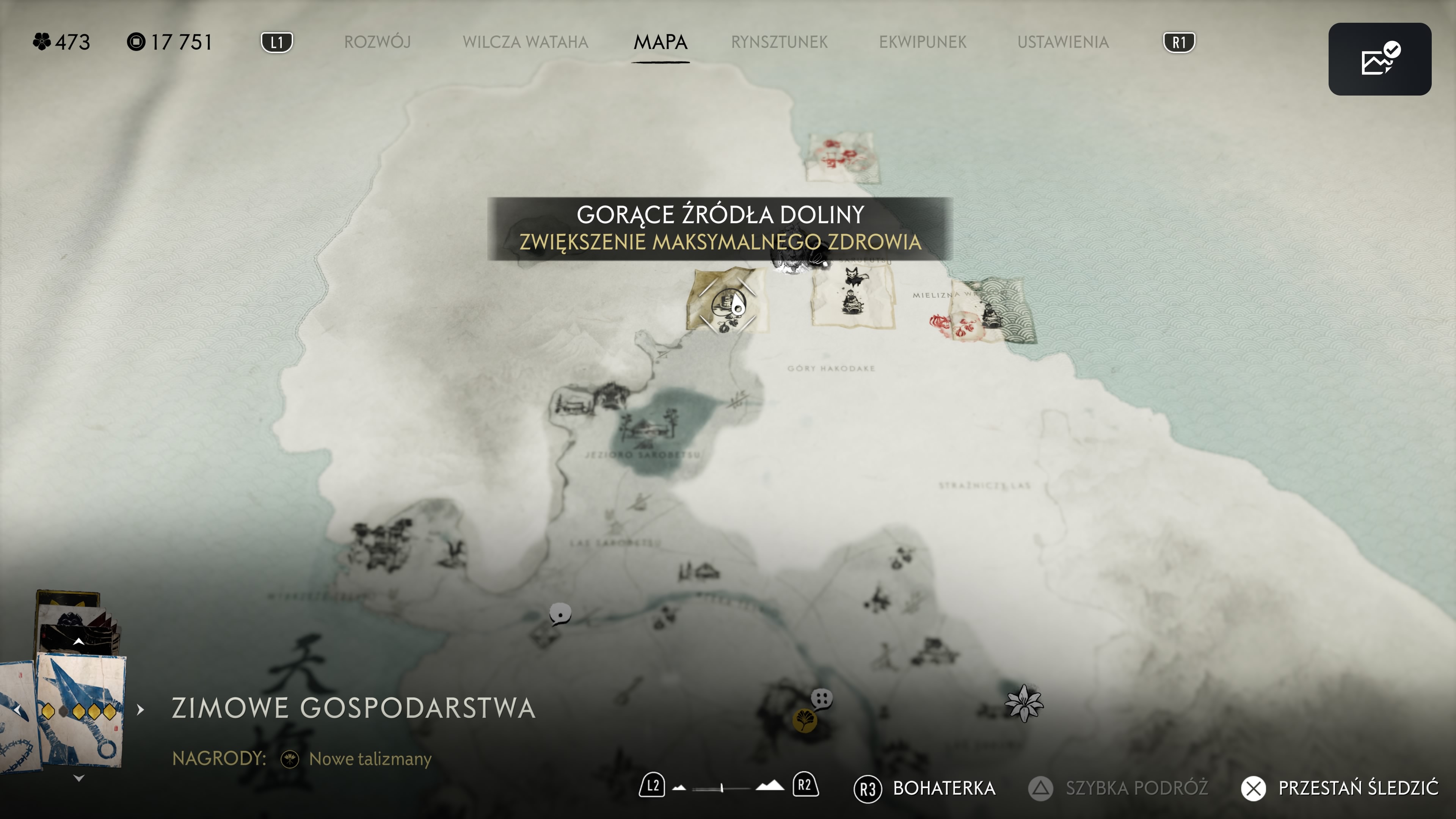Show the Ustawienia tab
Screen dimensions: 1456x819
[x=1062, y=42]
